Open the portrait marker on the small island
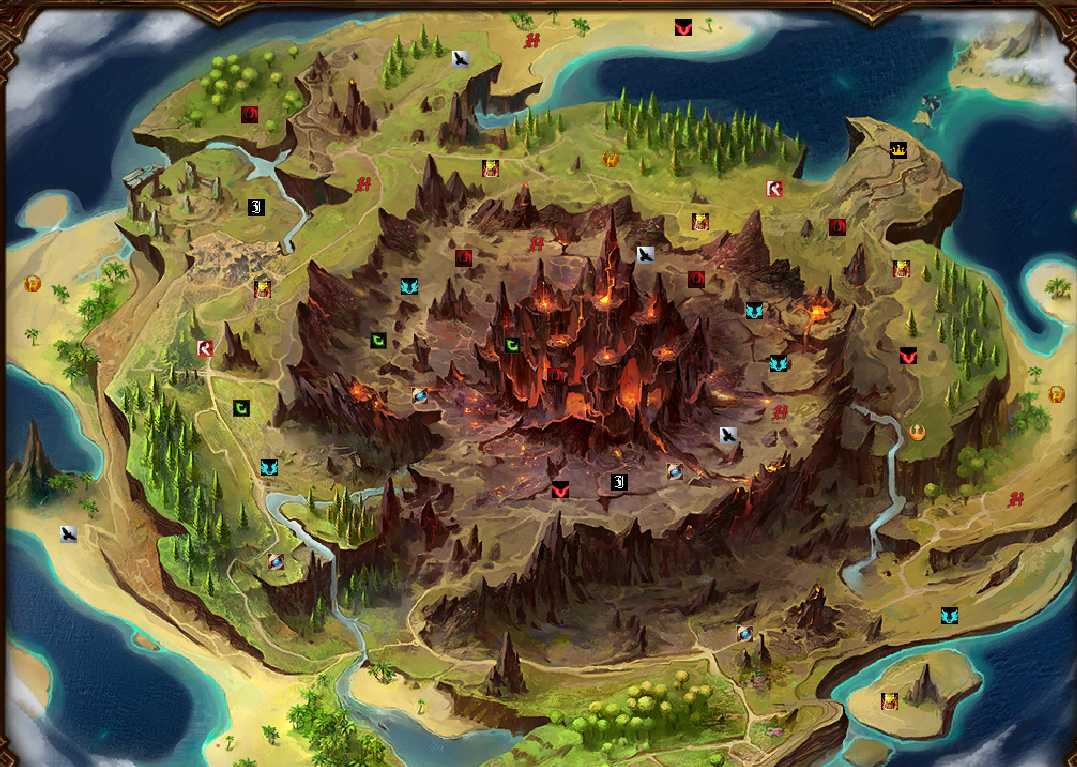 [x=889, y=701]
